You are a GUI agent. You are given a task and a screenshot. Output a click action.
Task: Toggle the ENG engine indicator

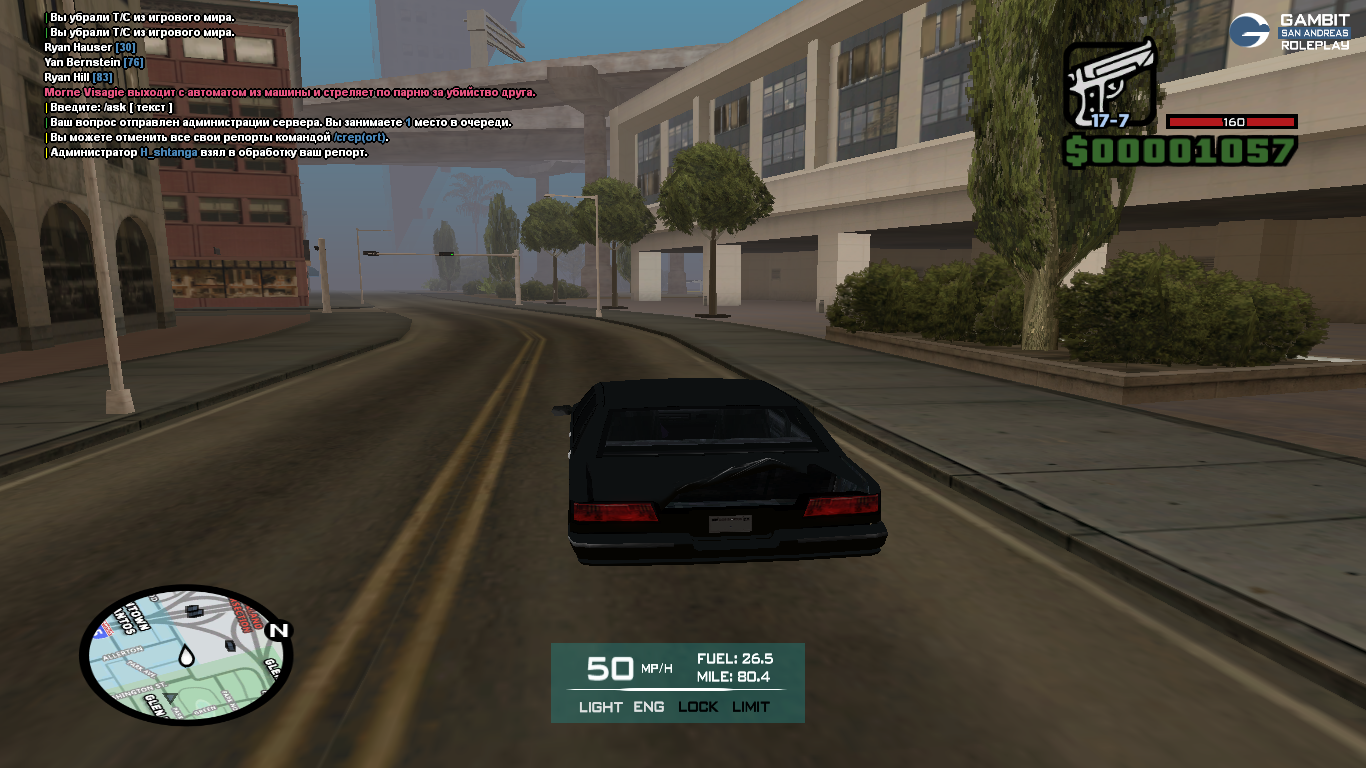coord(649,707)
